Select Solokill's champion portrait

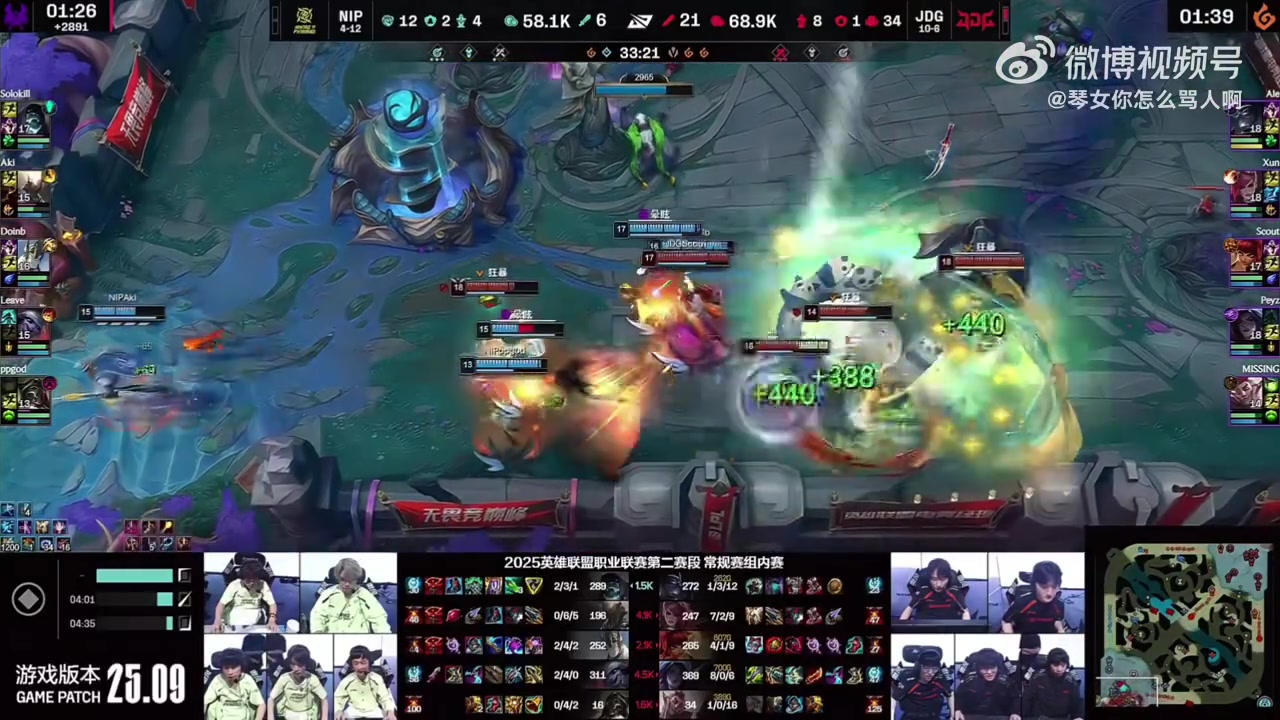[x=34, y=118]
